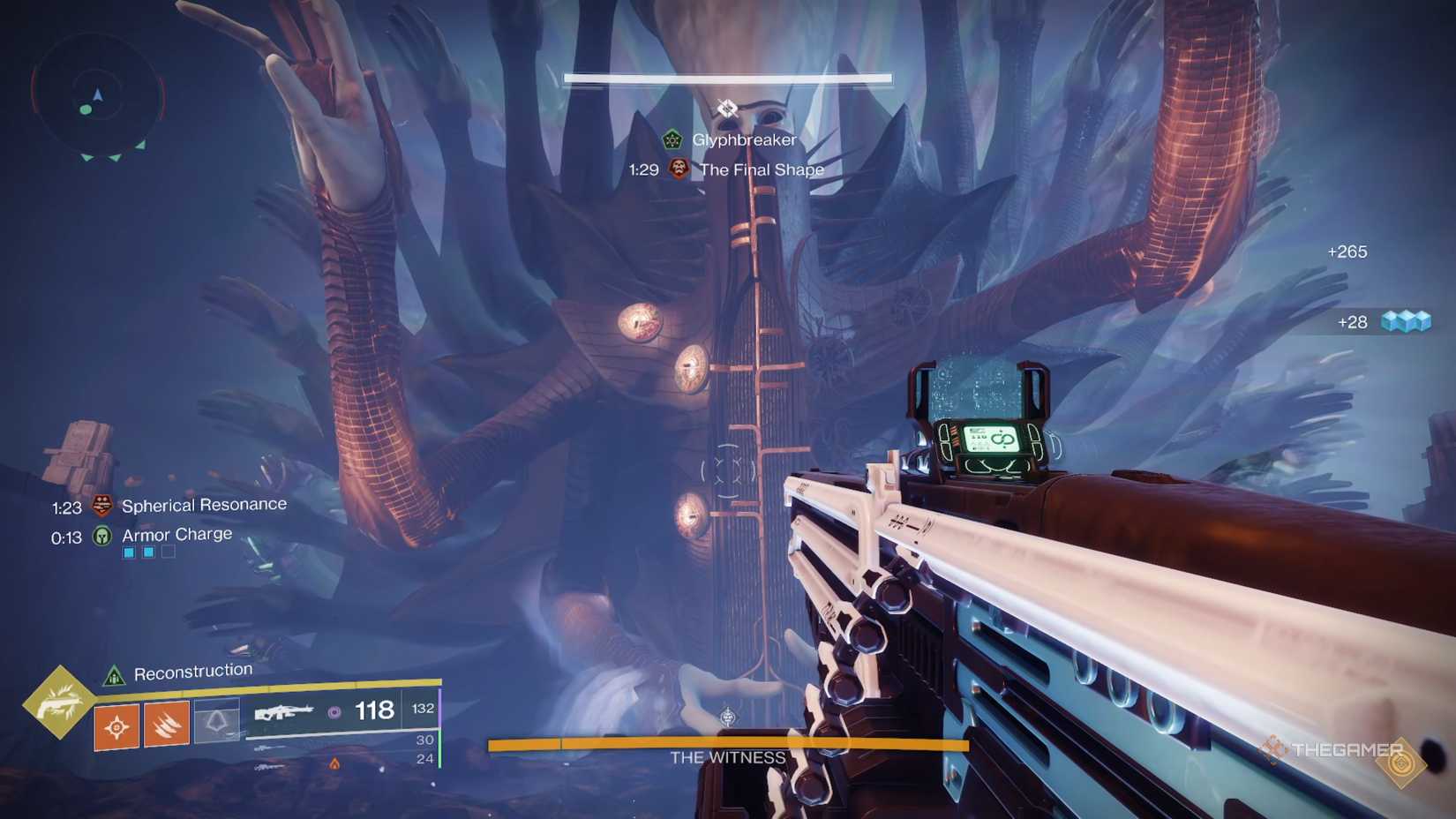Toggle the second filled Armor Charge pip

click(x=149, y=552)
